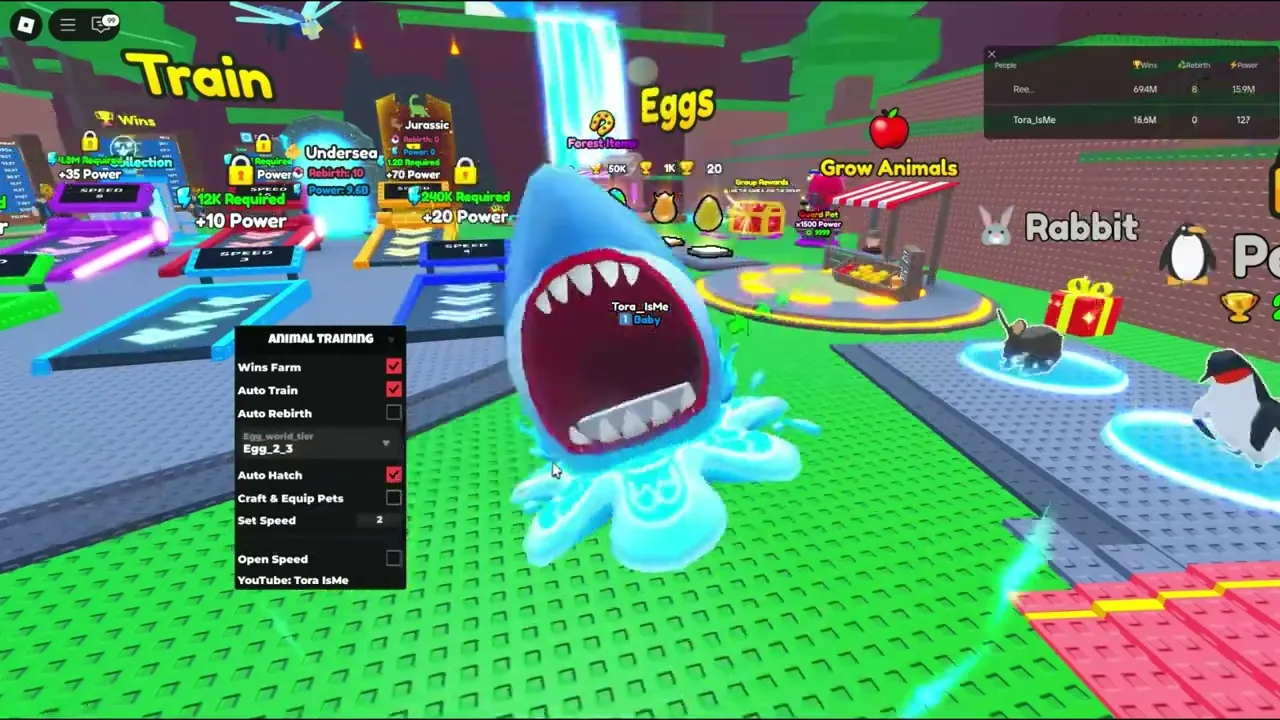Open the Egg_world_tier dropdown
Image resolution: width=1280 pixels, height=720 pixels.
click(x=318, y=443)
